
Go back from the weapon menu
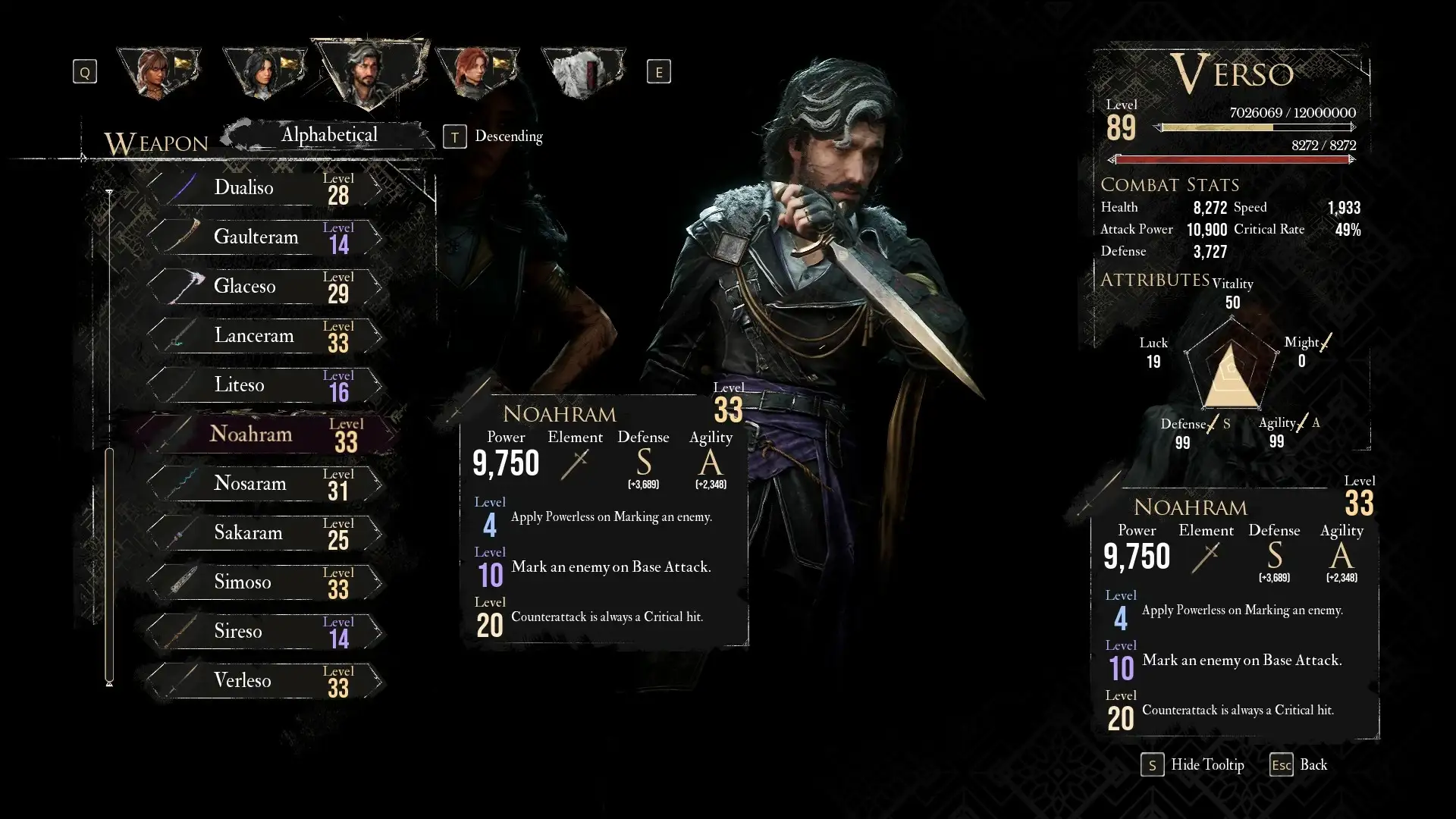coord(1299,765)
